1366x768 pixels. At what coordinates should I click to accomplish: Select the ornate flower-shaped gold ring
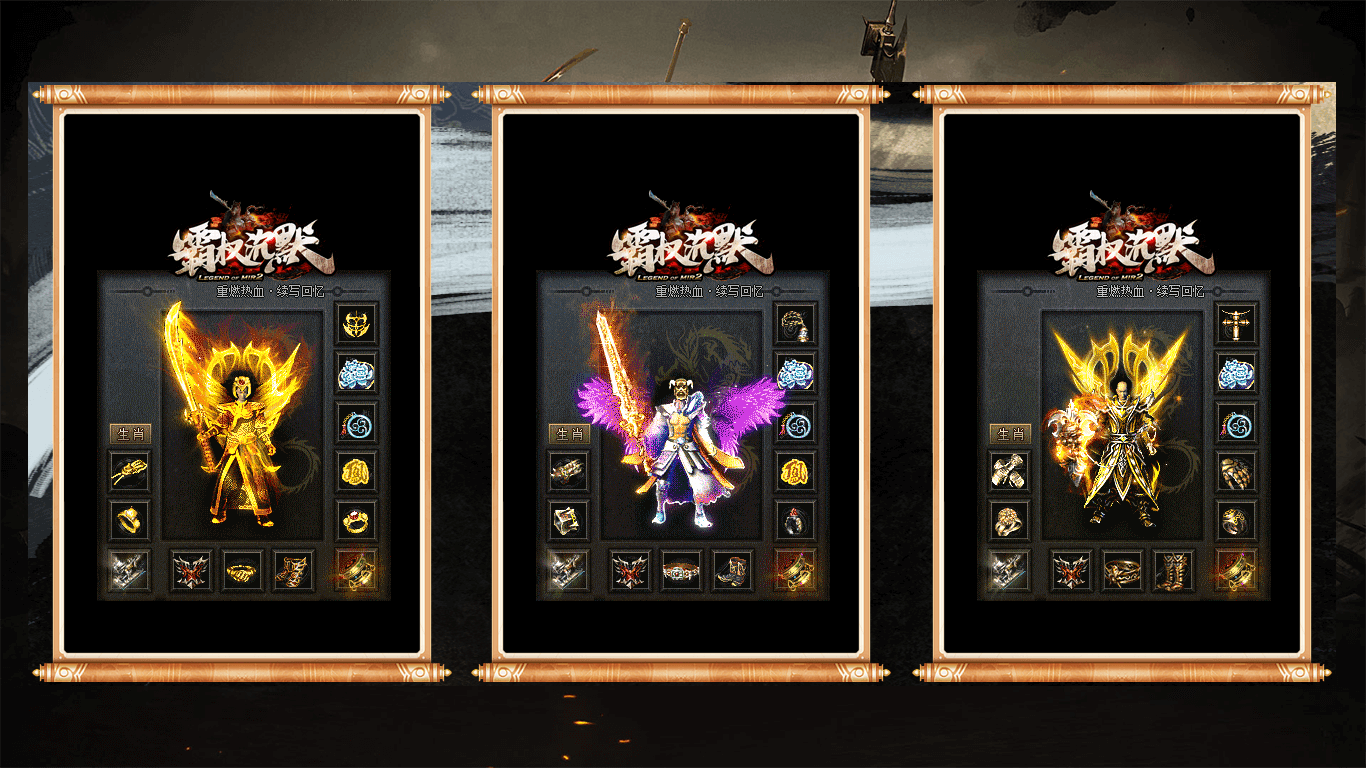click(x=1009, y=520)
